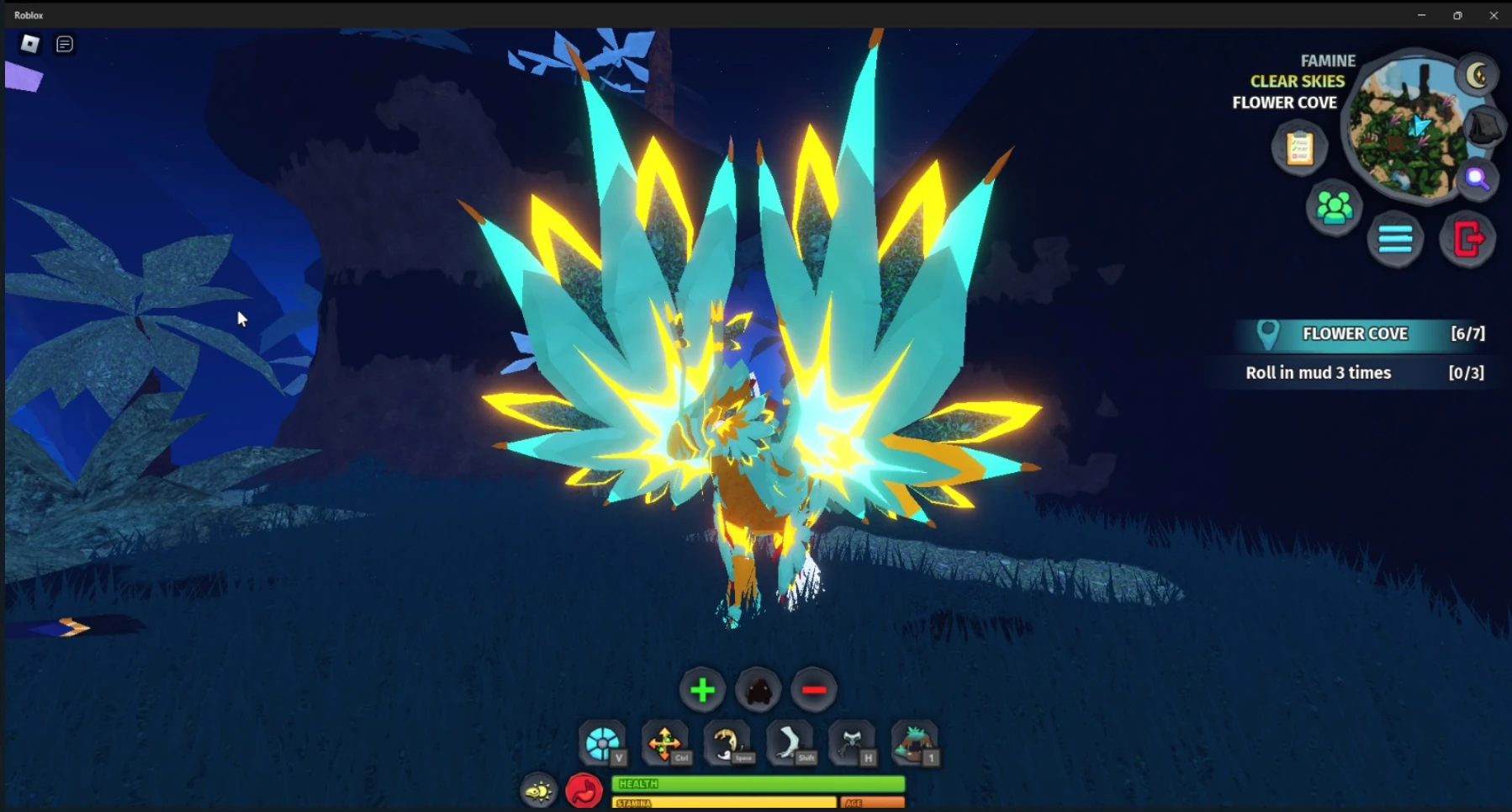1512x812 pixels.
Task: Trigger the scent ability bound to H
Action: point(853,744)
